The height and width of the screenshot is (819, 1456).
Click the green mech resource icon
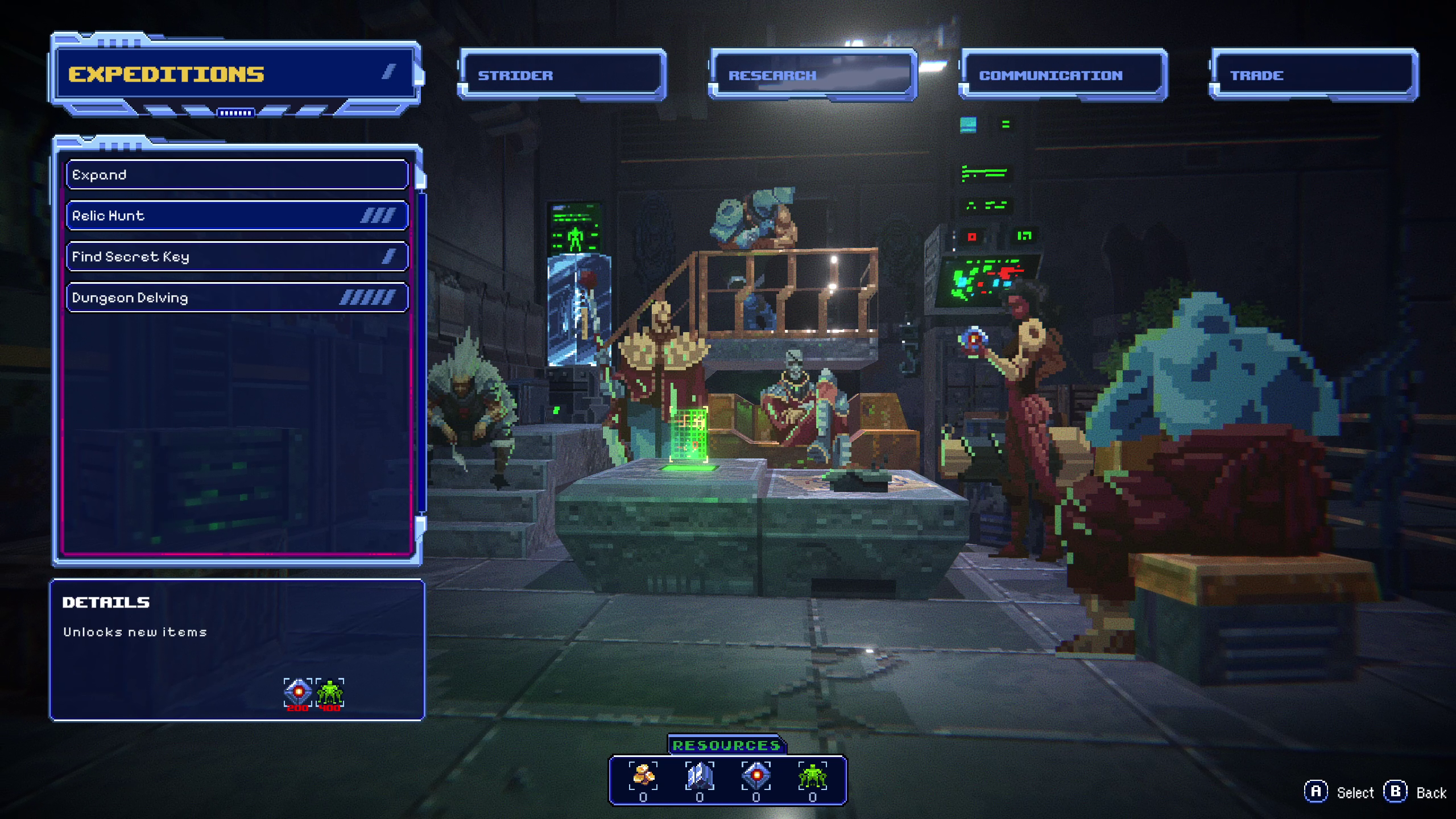coord(812,776)
